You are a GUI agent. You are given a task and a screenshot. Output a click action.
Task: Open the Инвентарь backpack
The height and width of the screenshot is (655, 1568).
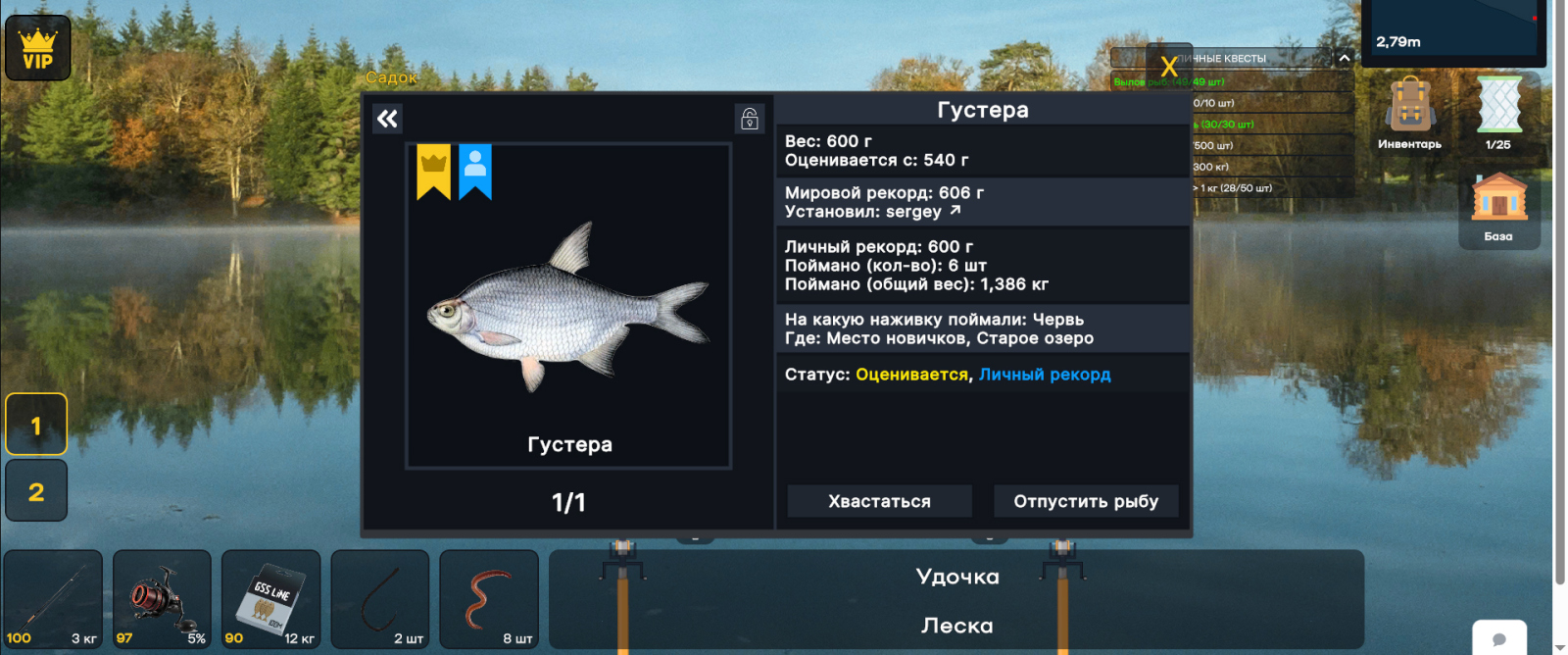[x=1409, y=113]
